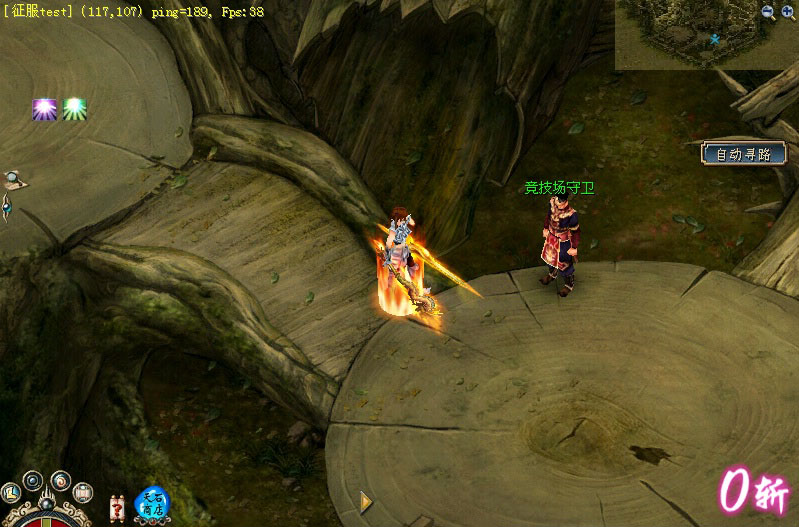Select the green starburst buff icon
The height and width of the screenshot is (527, 799).
(x=75, y=109)
